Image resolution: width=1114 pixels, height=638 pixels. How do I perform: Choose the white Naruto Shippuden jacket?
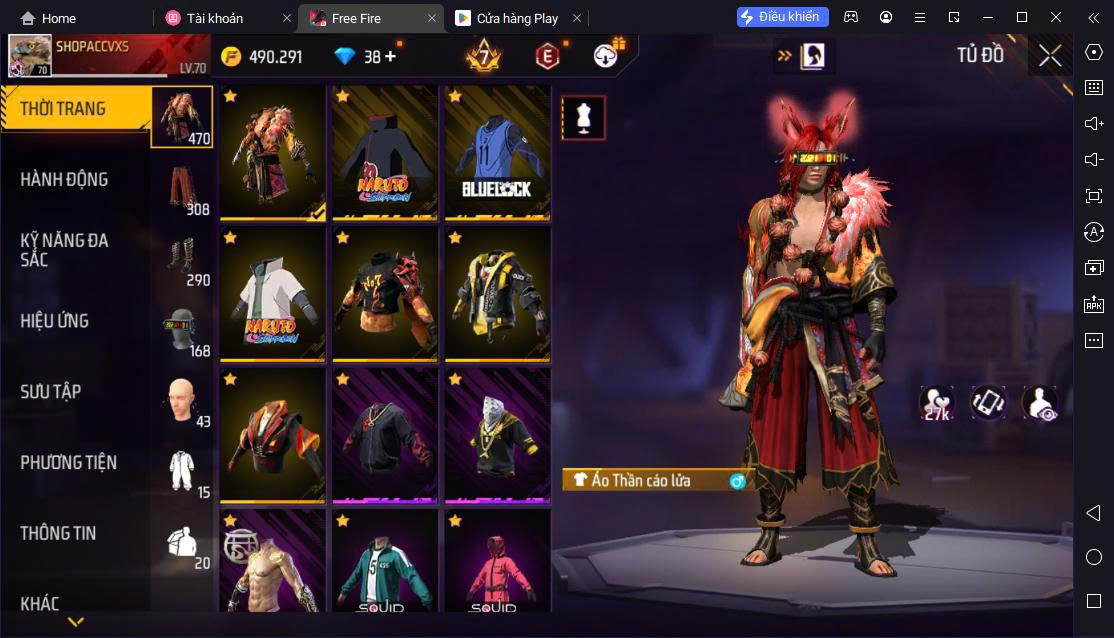tap(273, 294)
